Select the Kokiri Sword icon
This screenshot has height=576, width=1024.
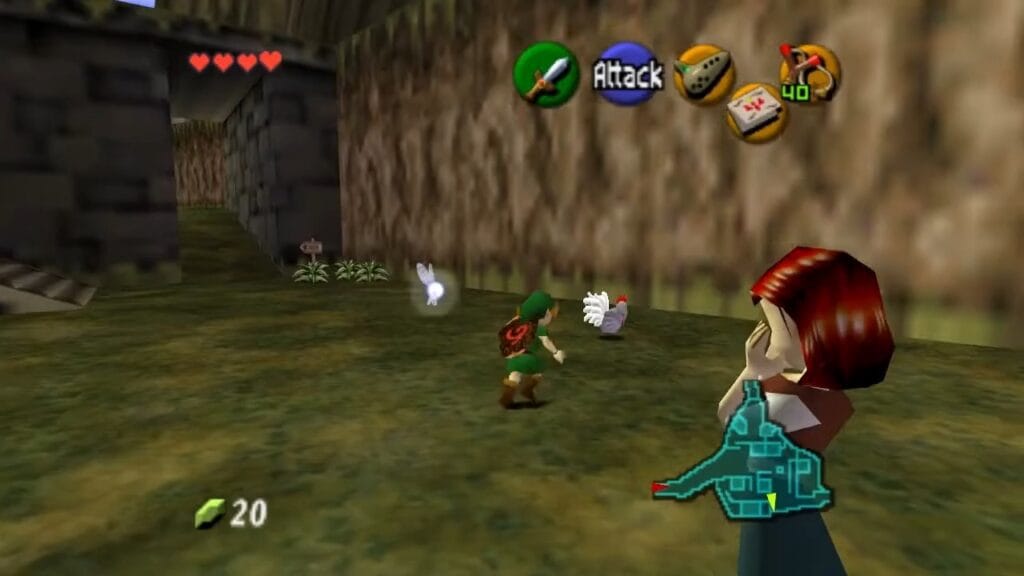[x=546, y=75]
